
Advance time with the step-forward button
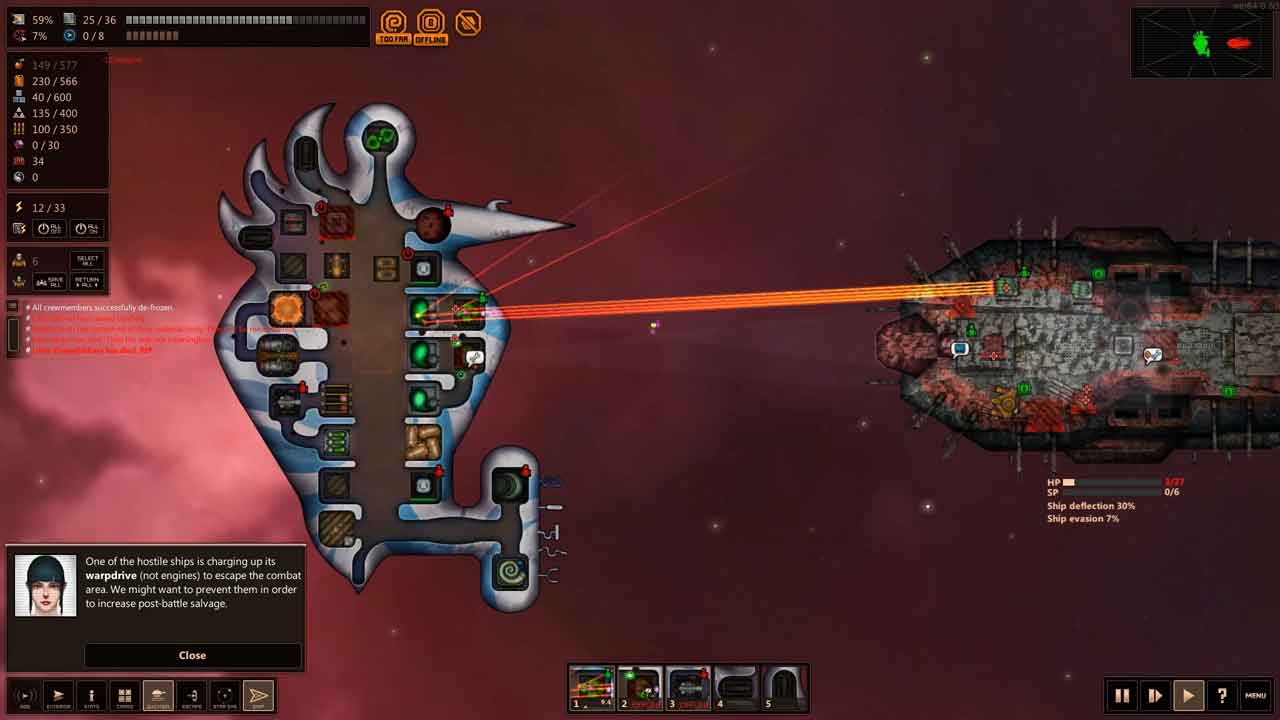point(1155,695)
